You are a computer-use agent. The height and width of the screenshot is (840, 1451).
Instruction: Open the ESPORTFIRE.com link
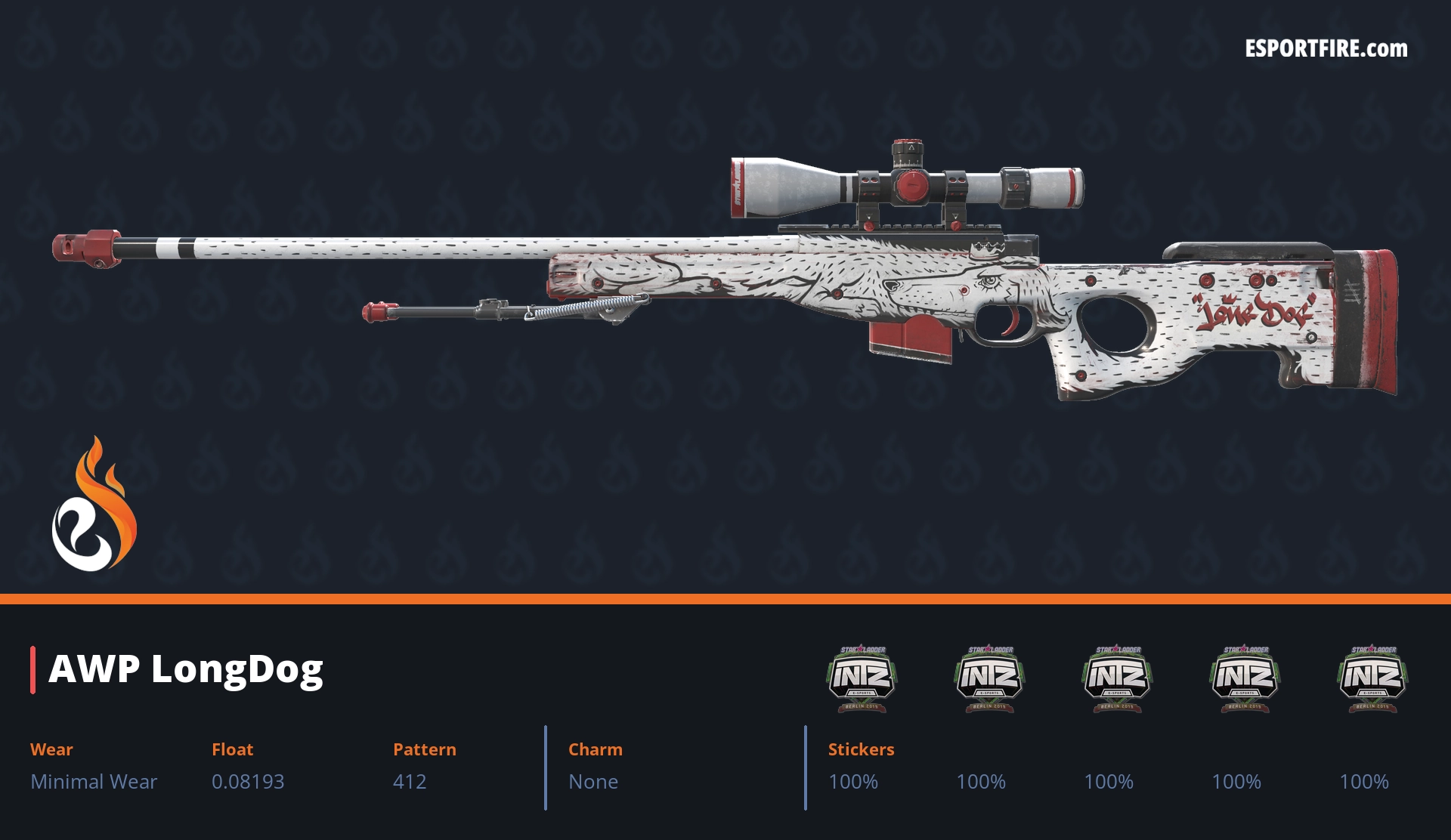click(x=1326, y=49)
